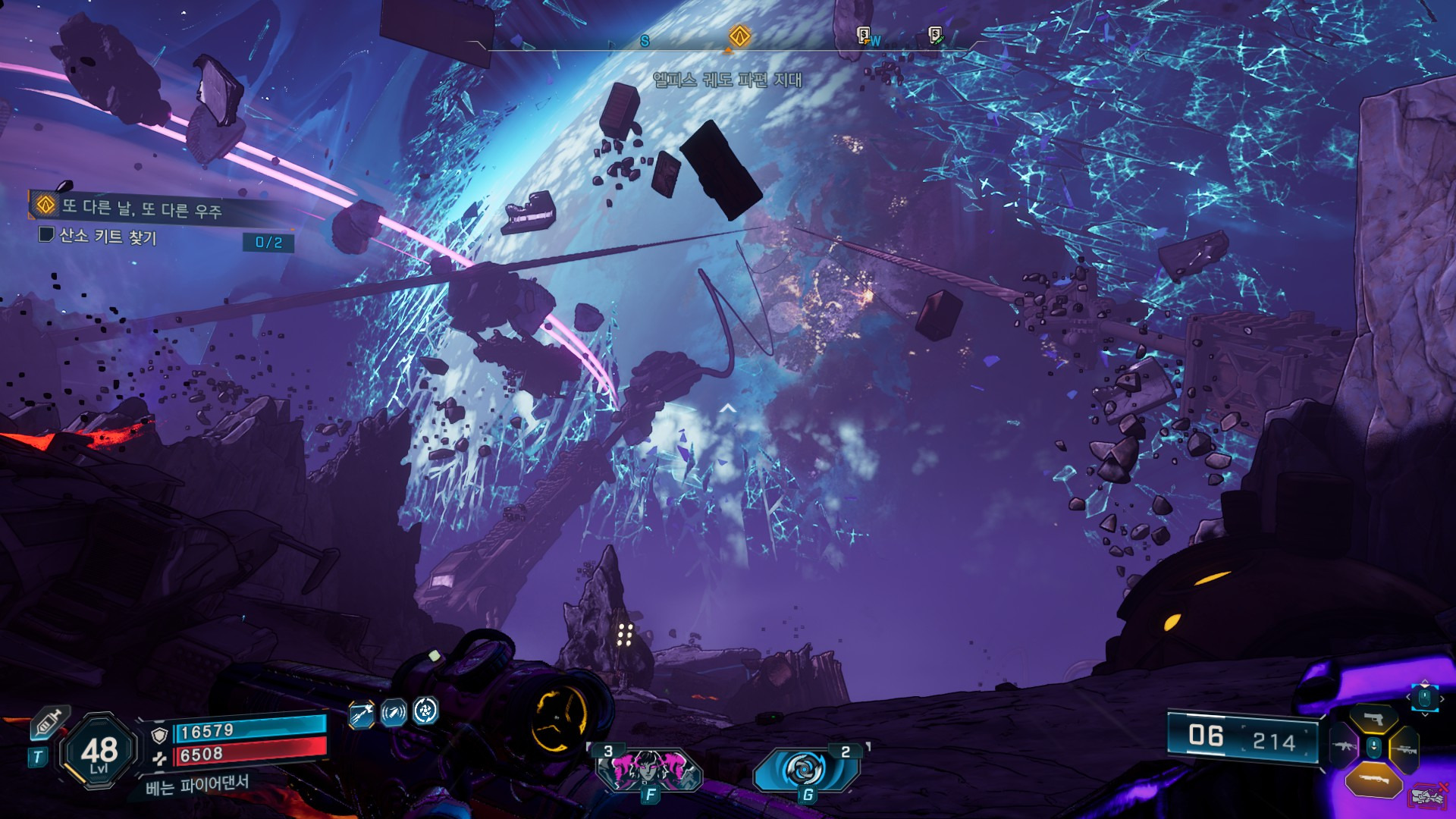This screenshot has width=1456, height=819.
Task: Select the gun vending machine compass marker
Action: pos(864,35)
